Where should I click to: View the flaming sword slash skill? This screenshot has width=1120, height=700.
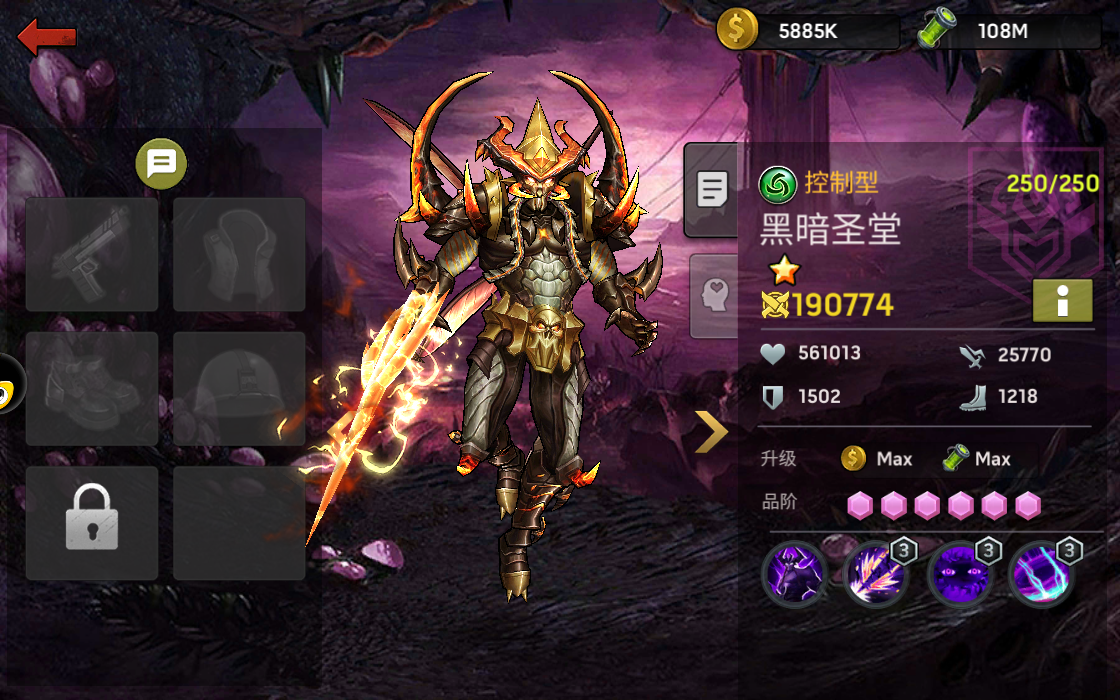pos(876,574)
